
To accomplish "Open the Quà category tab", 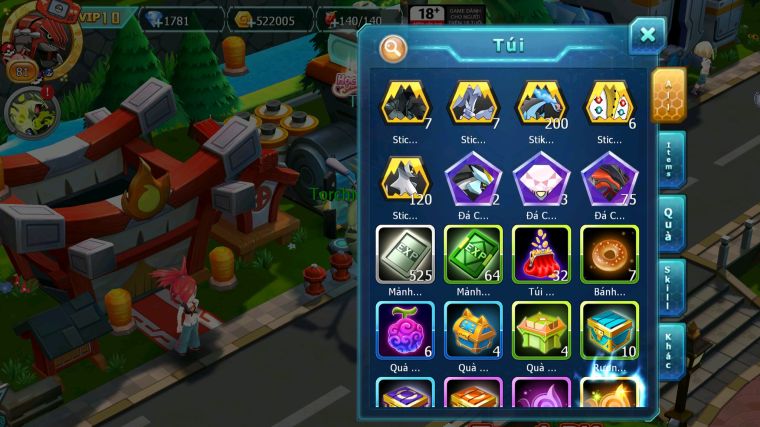I will (669, 222).
